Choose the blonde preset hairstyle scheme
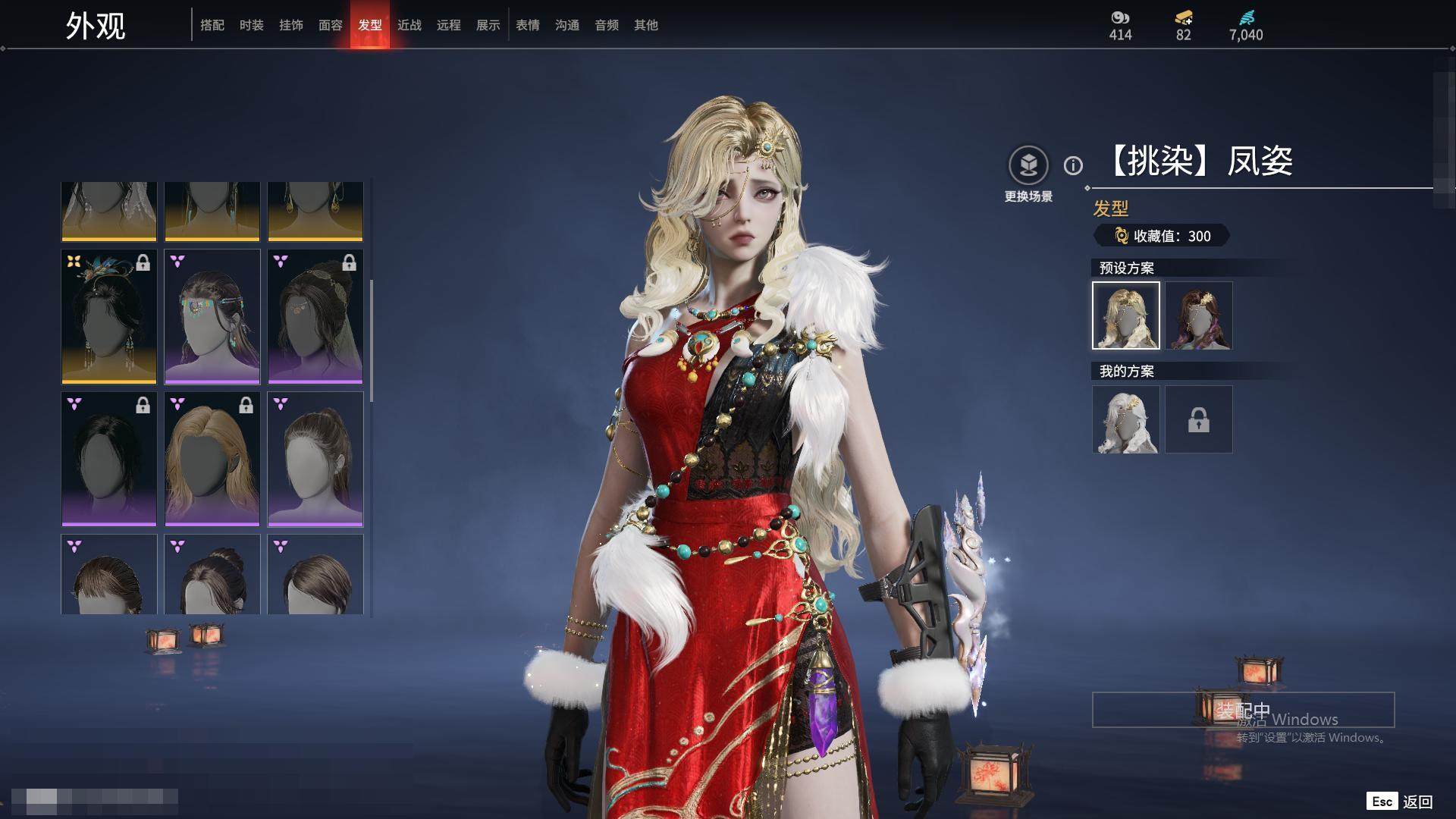The image size is (1456, 819). pos(1126,315)
